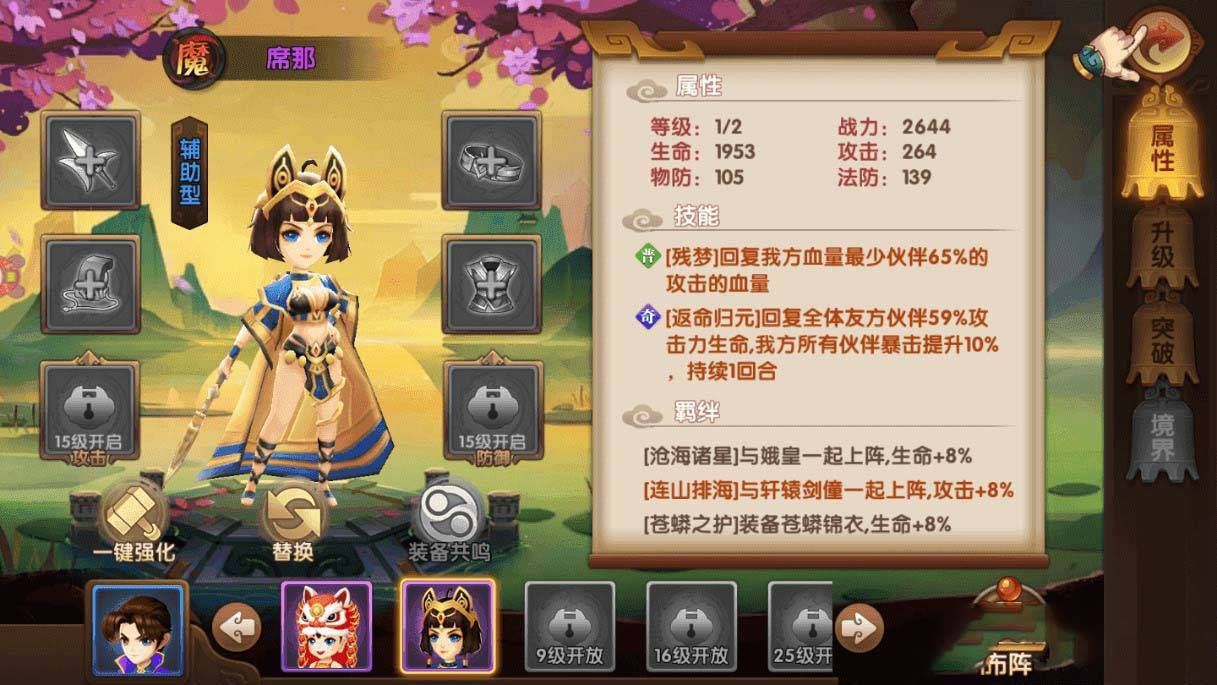This screenshot has height=685, width=1217.
Task: Choose the empty armor equipment slot
Action: (x=491, y=285)
